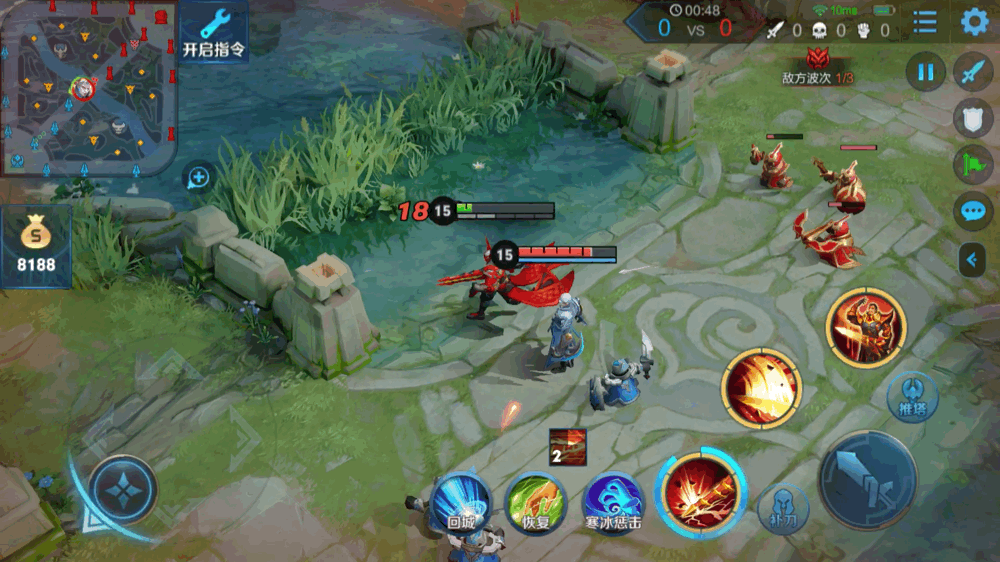Screen dimensions: 1000x562
Task: Pause the match
Action: 926,72
